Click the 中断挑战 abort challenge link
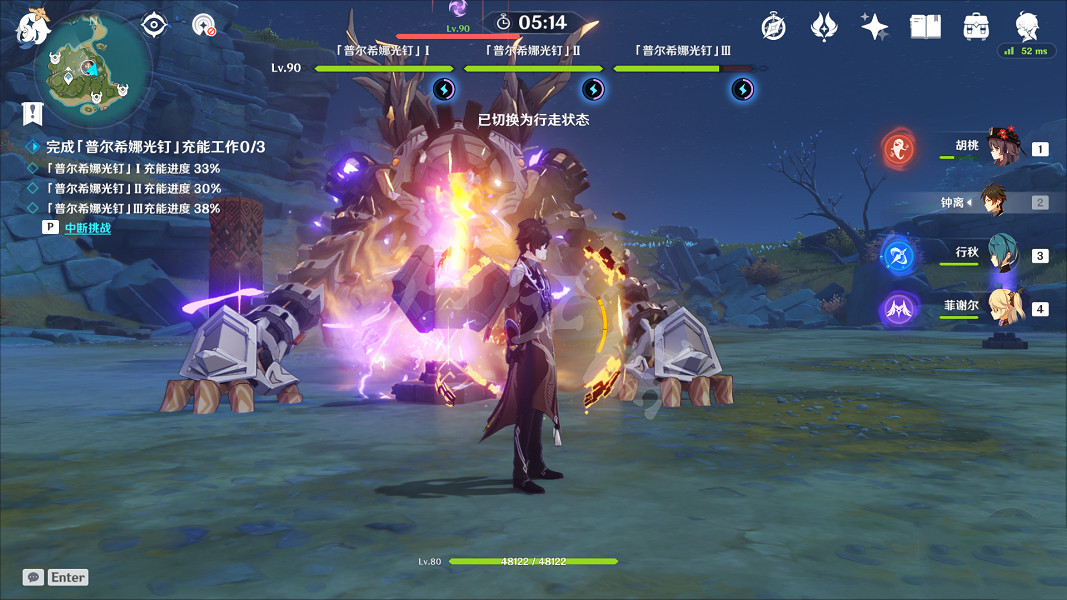 (x=88, y=228)
